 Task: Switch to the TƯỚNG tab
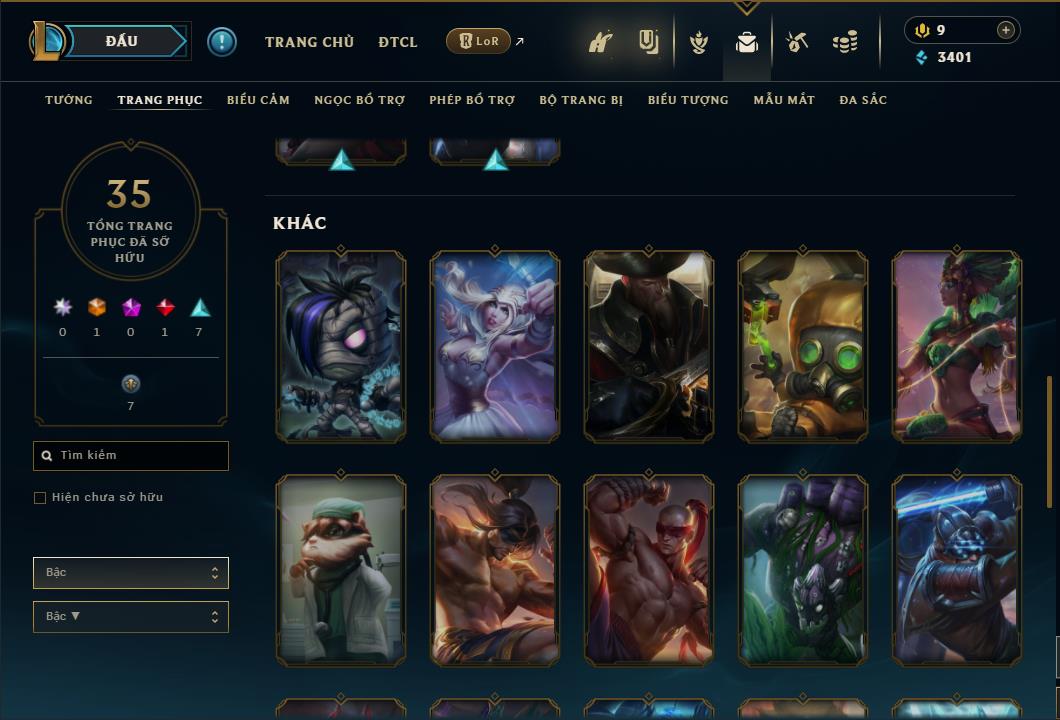(x=69, y=100)
